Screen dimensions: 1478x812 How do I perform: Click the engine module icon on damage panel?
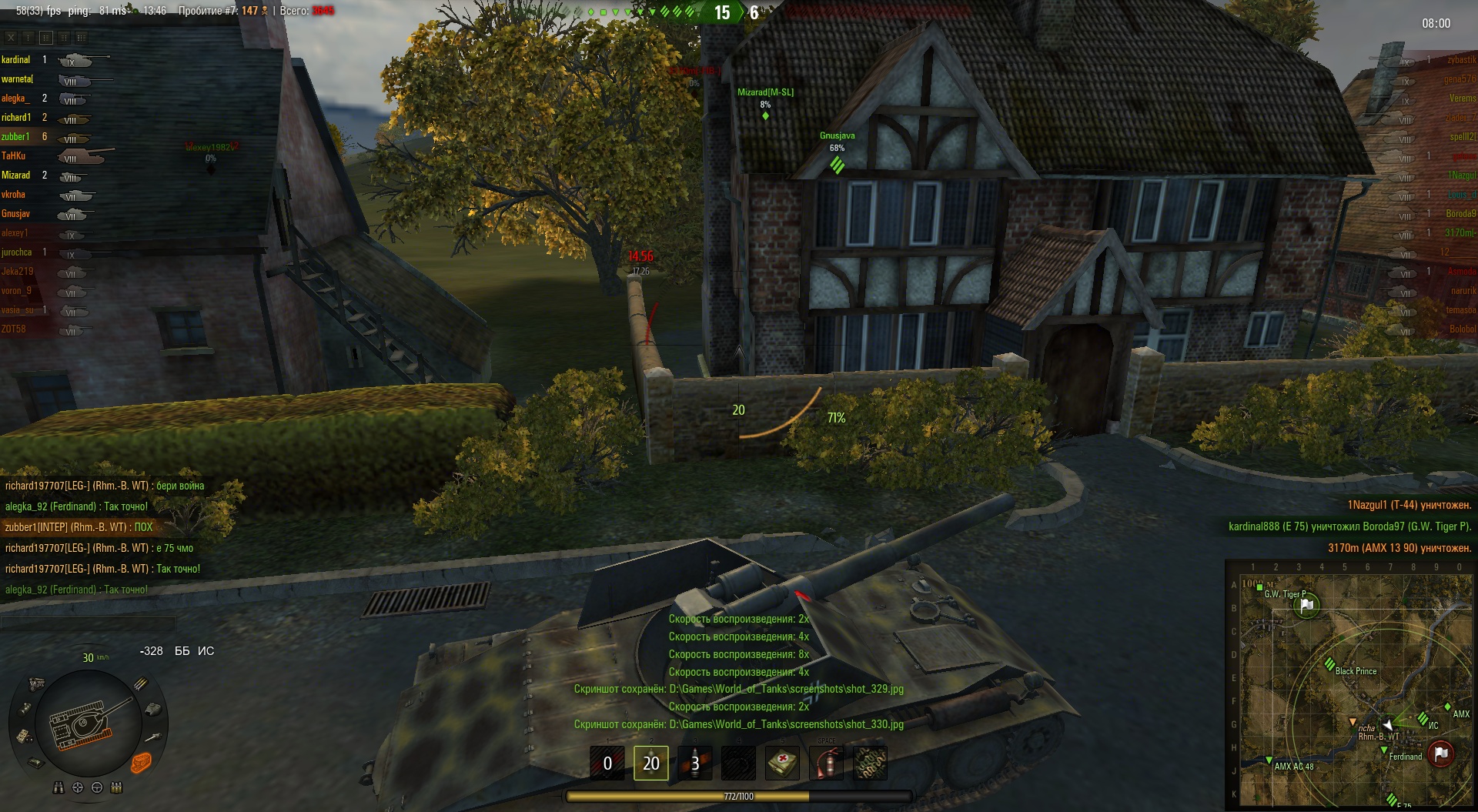coord(35,683)
